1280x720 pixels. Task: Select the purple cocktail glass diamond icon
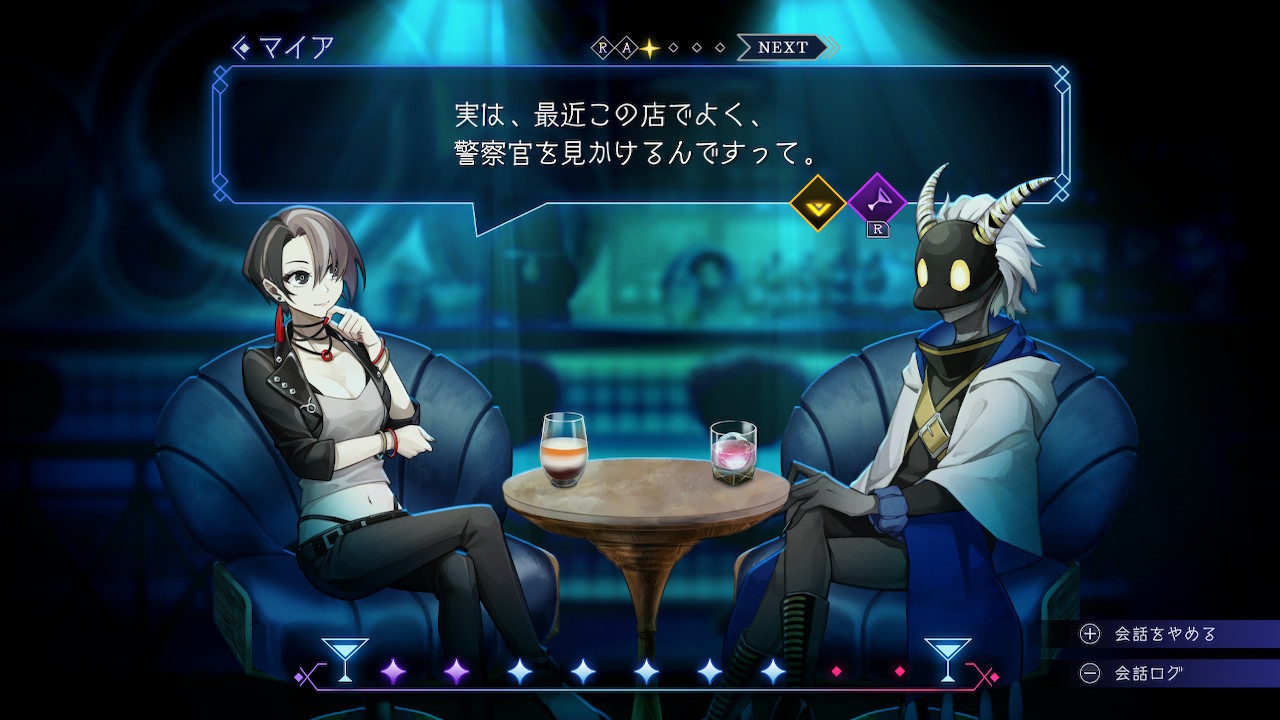pyautogui.click(x=877, y=201)
